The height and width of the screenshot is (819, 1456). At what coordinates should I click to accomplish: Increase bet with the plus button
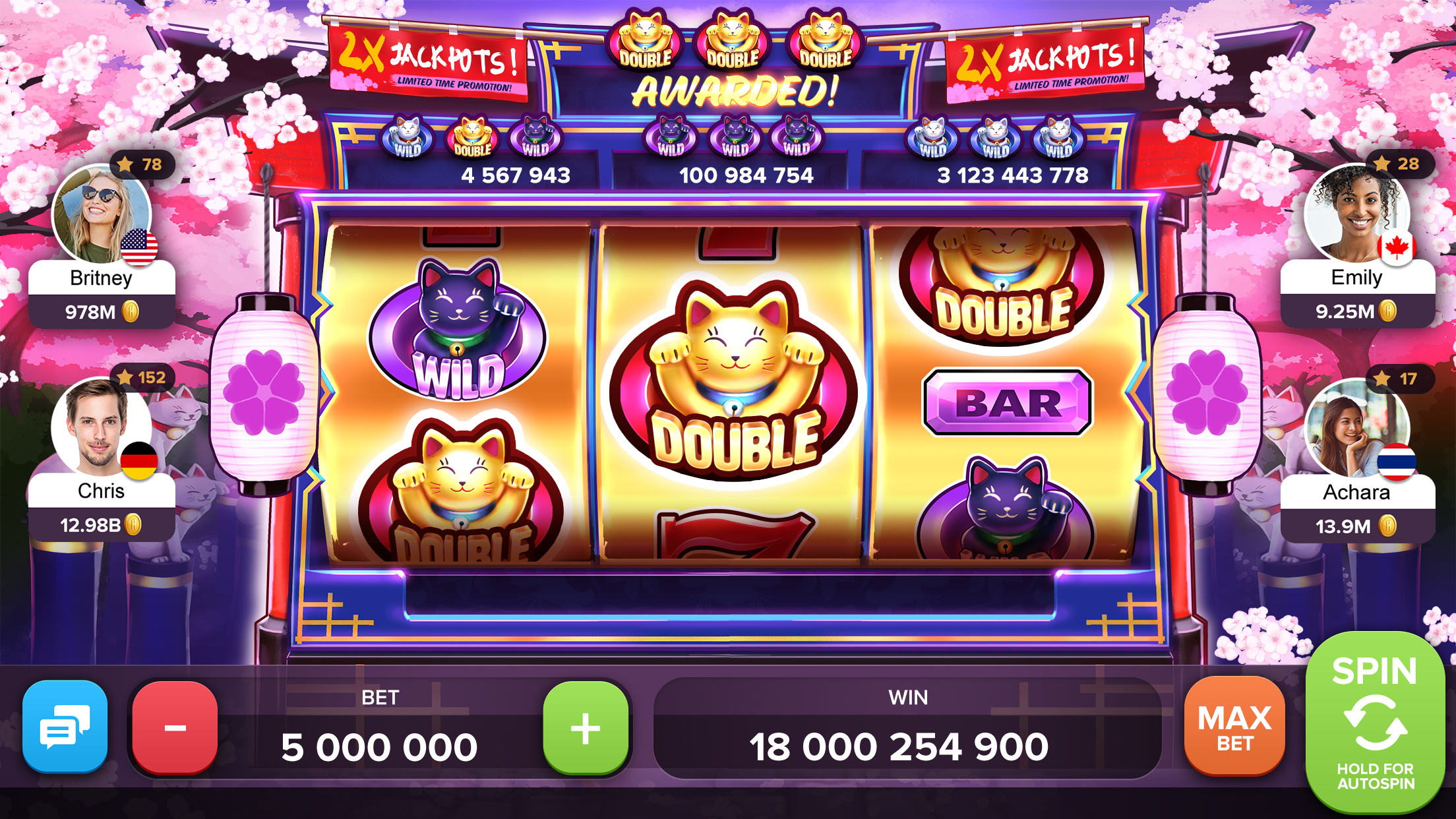tap(586, 729)
